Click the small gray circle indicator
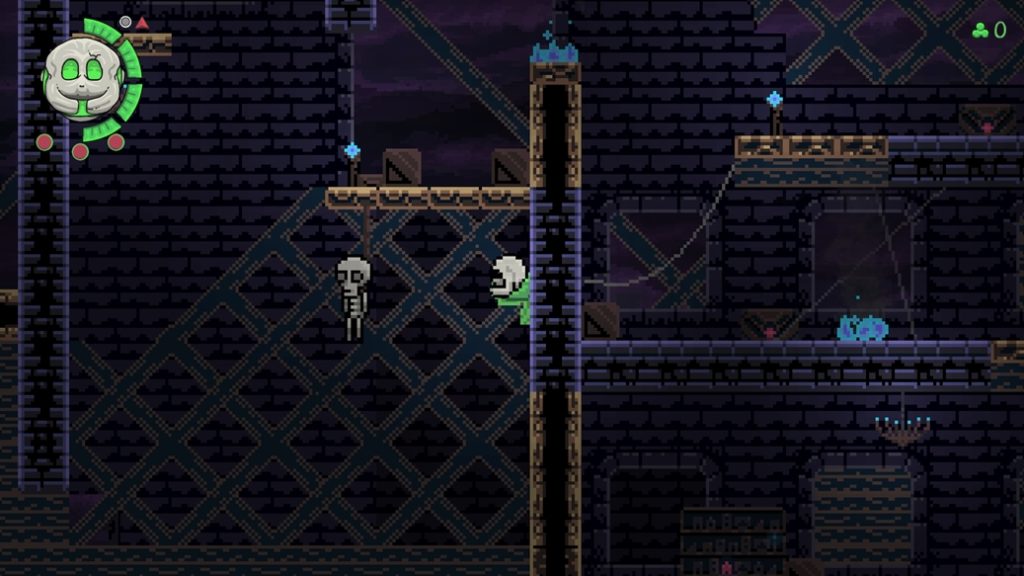The width and height of the screenshot is (1024, 576). coord(126,22)
